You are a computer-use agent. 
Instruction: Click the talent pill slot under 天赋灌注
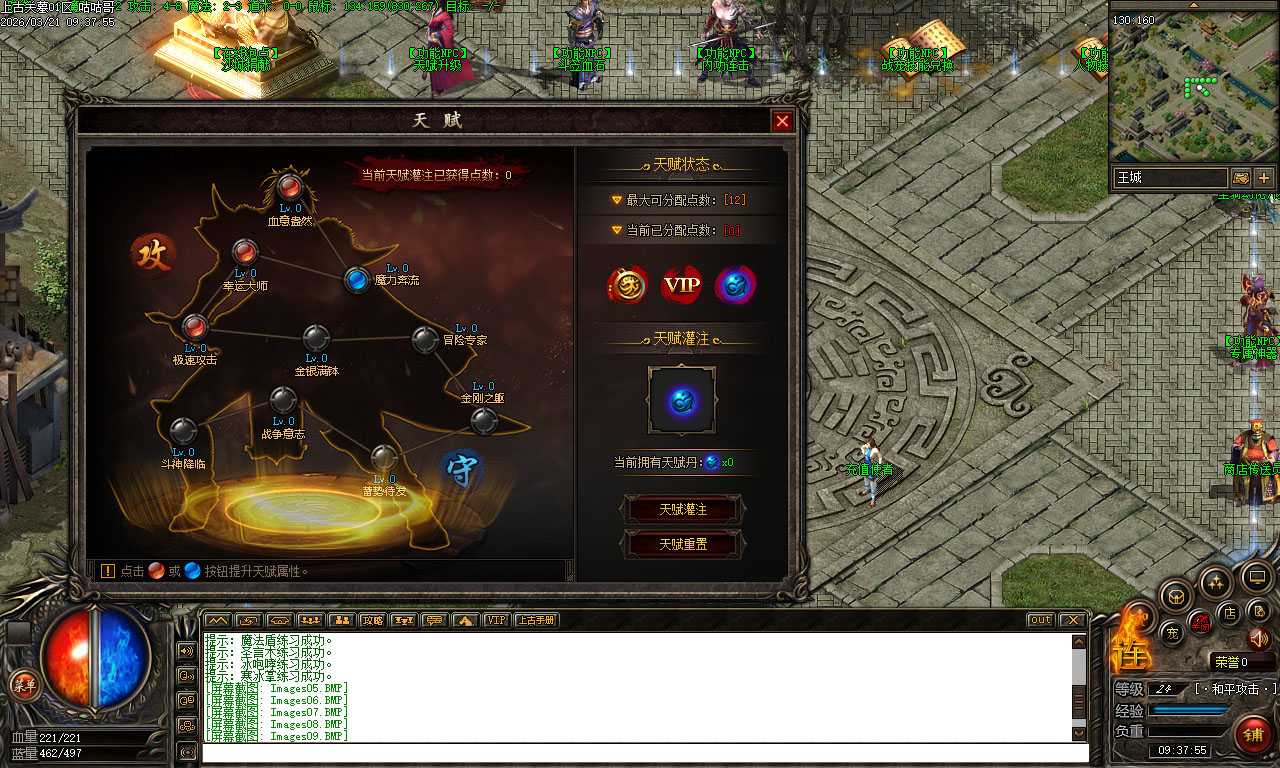pyautogui.click(x=682, y=401)
